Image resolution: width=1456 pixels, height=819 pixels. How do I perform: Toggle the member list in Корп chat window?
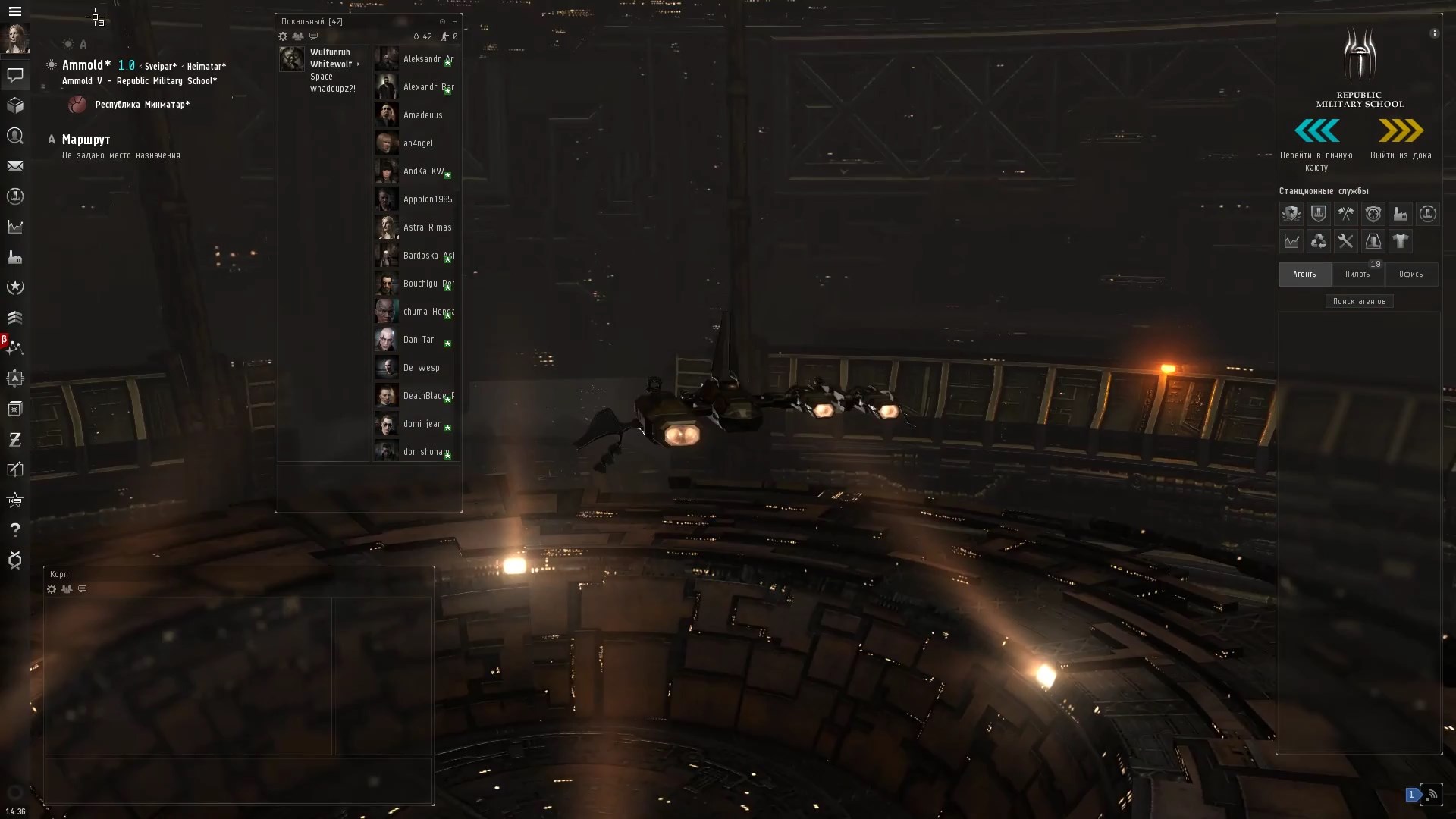coord(67,589)
